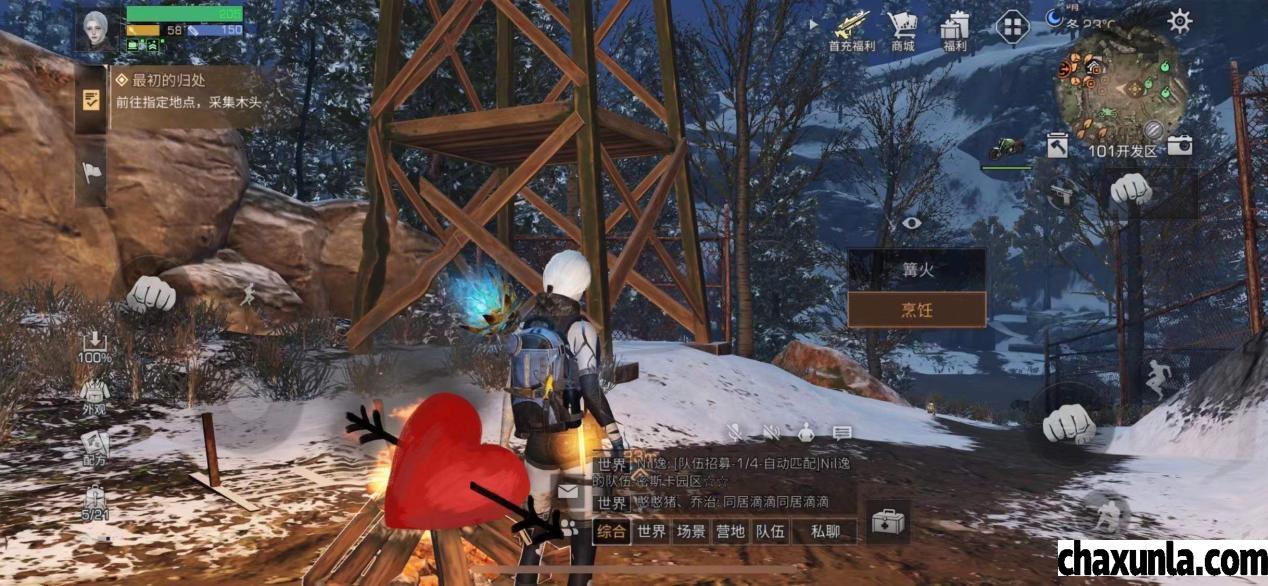
Task: Open the four-square grid menu icon
Action: (x=1012, y=25)
